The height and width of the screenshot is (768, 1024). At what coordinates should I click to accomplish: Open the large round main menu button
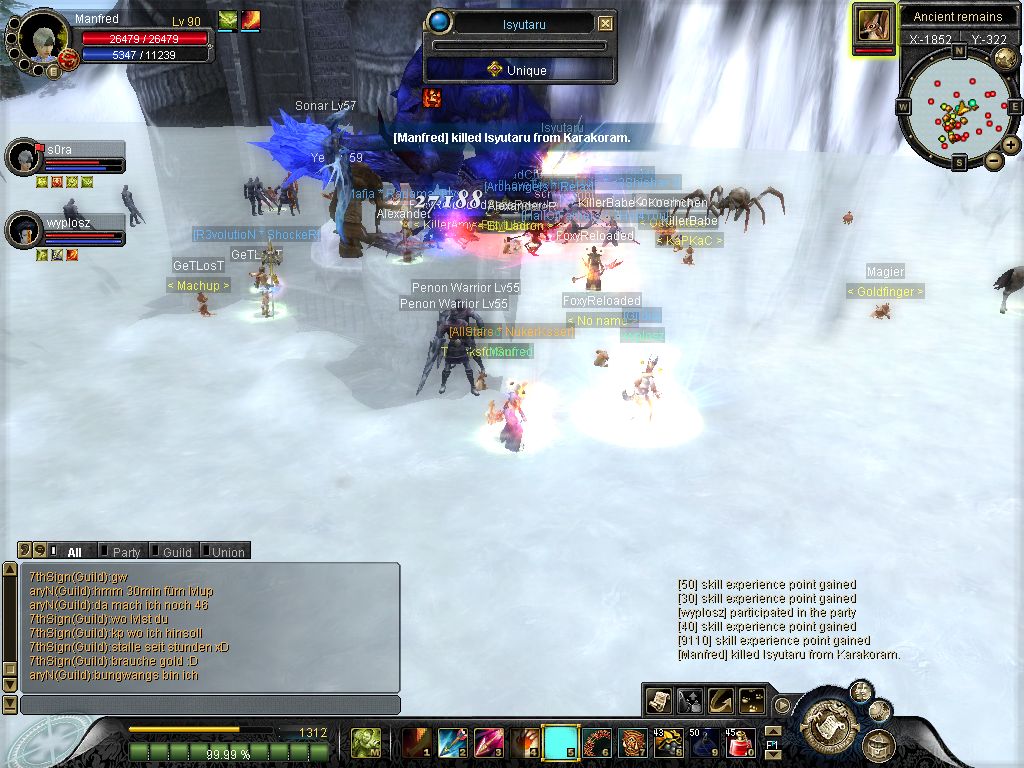[826, 719]
